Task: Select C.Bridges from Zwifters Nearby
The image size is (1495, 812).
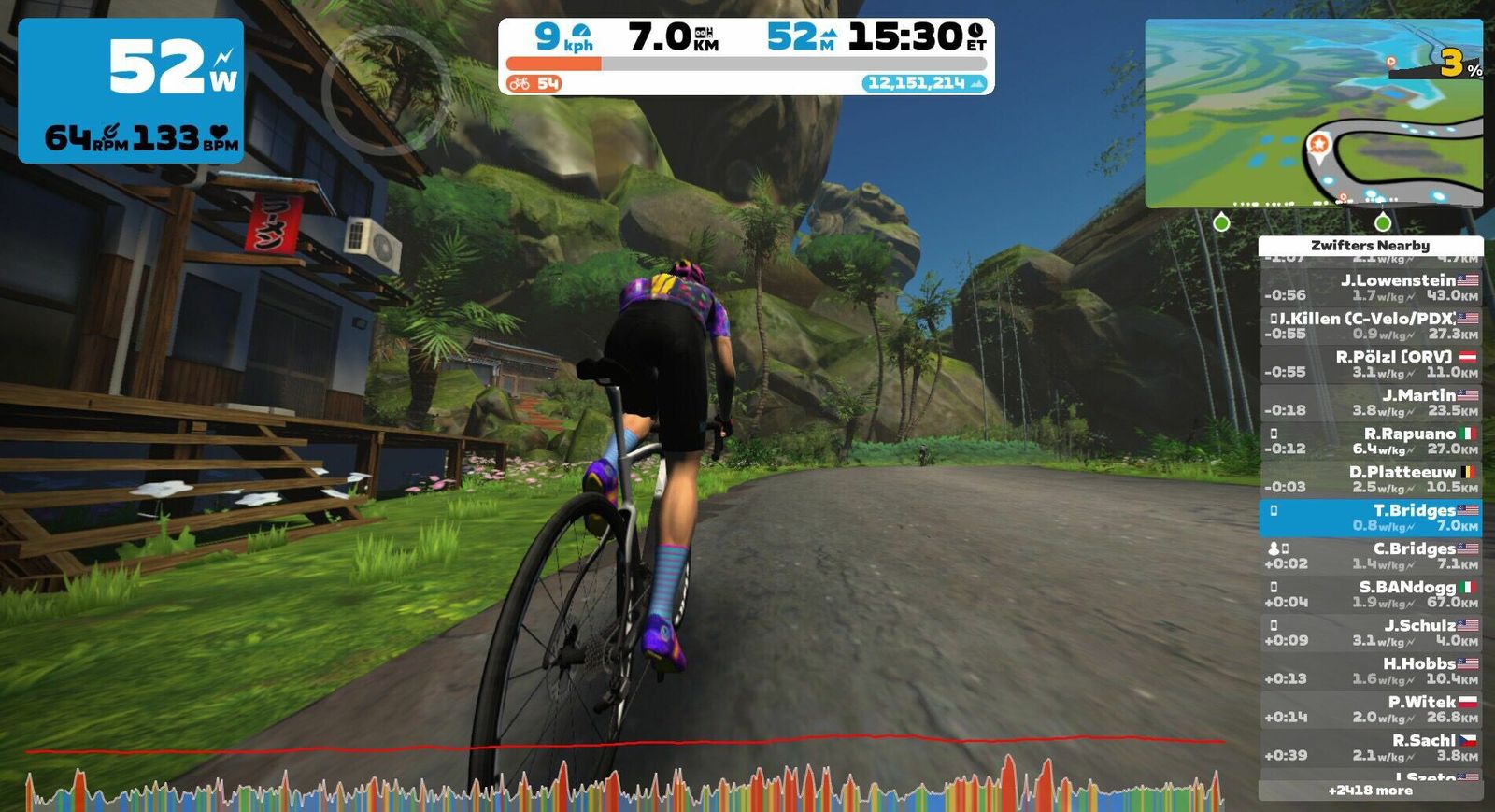Action: (x=1371, y=556)
